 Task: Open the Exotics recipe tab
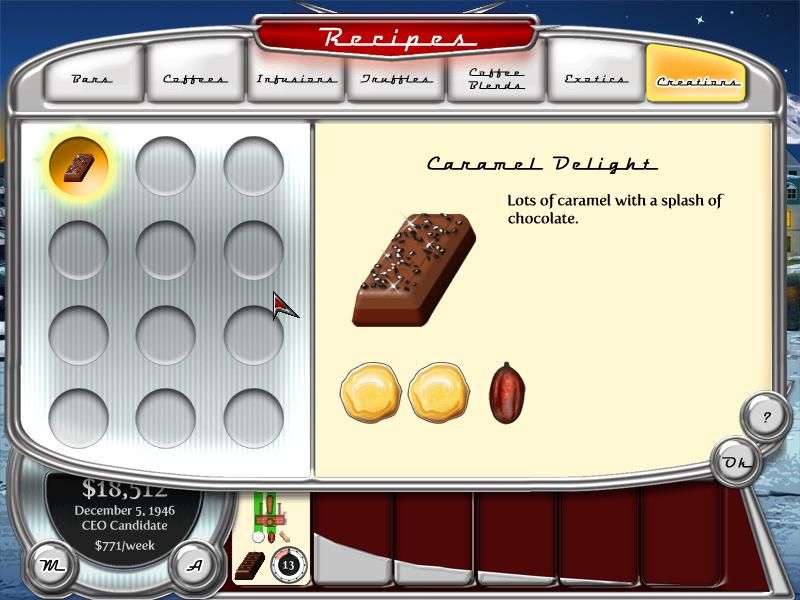click(x=596, y=77)
